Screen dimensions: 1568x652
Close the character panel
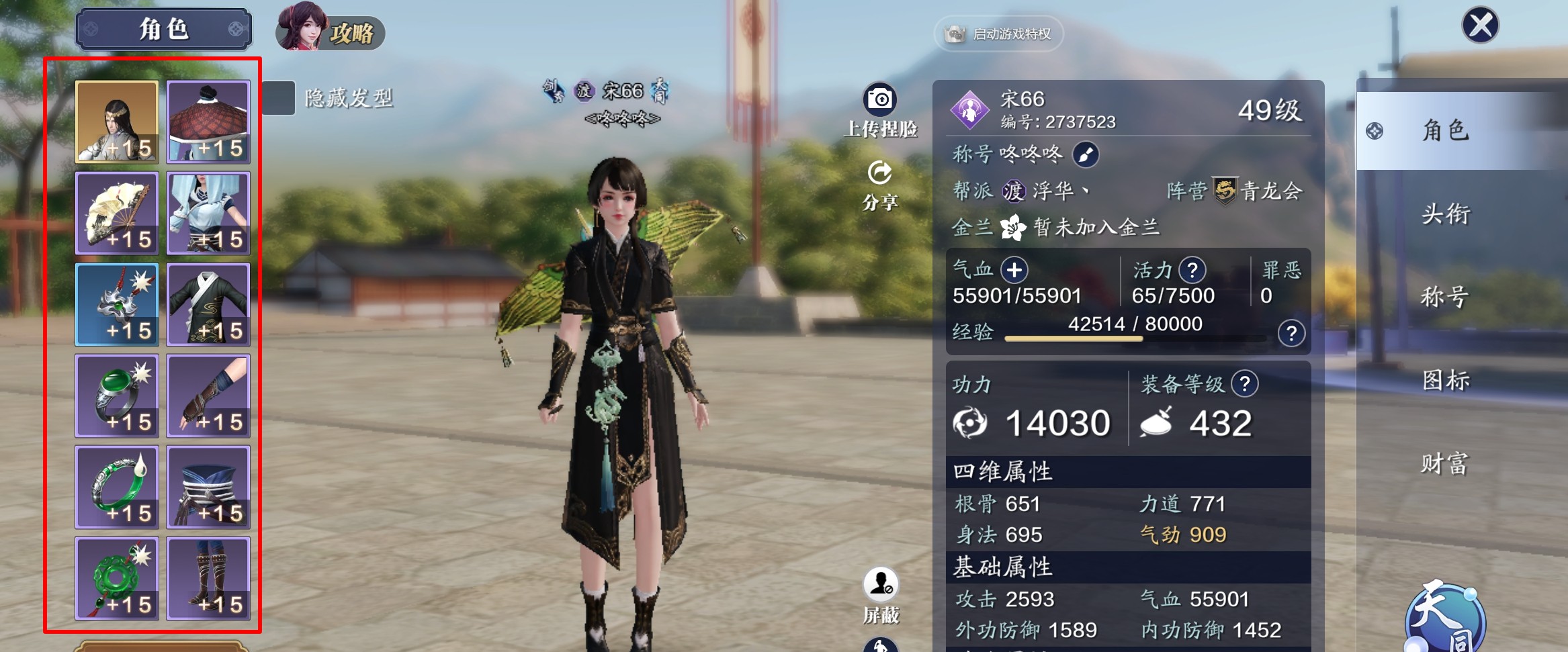1480,26
